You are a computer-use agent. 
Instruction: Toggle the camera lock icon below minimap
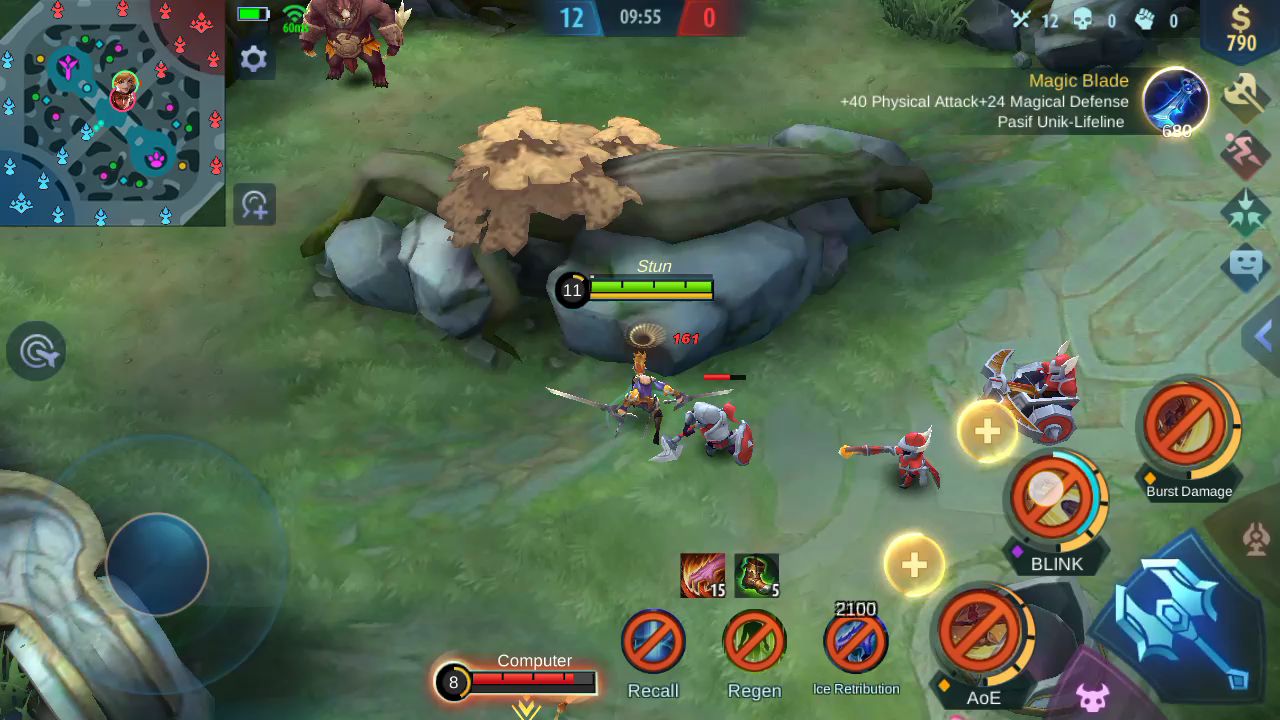pos(254,205)
